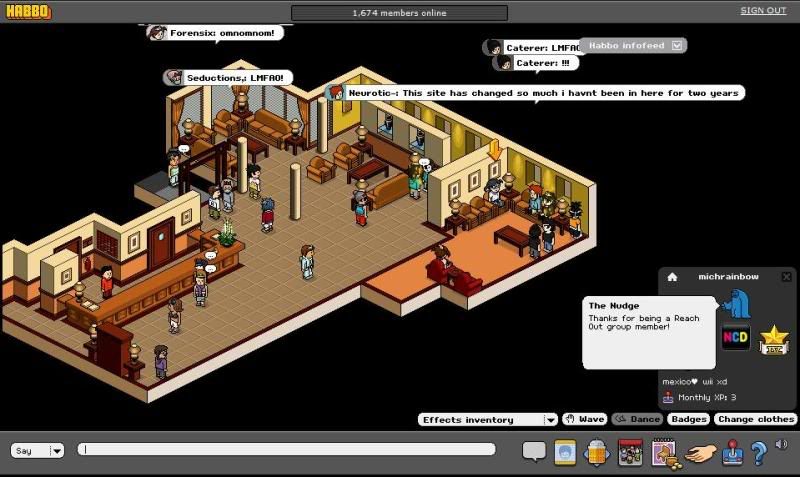
Task: Close the michrainbow profile panel
Action: click(786, 277)
